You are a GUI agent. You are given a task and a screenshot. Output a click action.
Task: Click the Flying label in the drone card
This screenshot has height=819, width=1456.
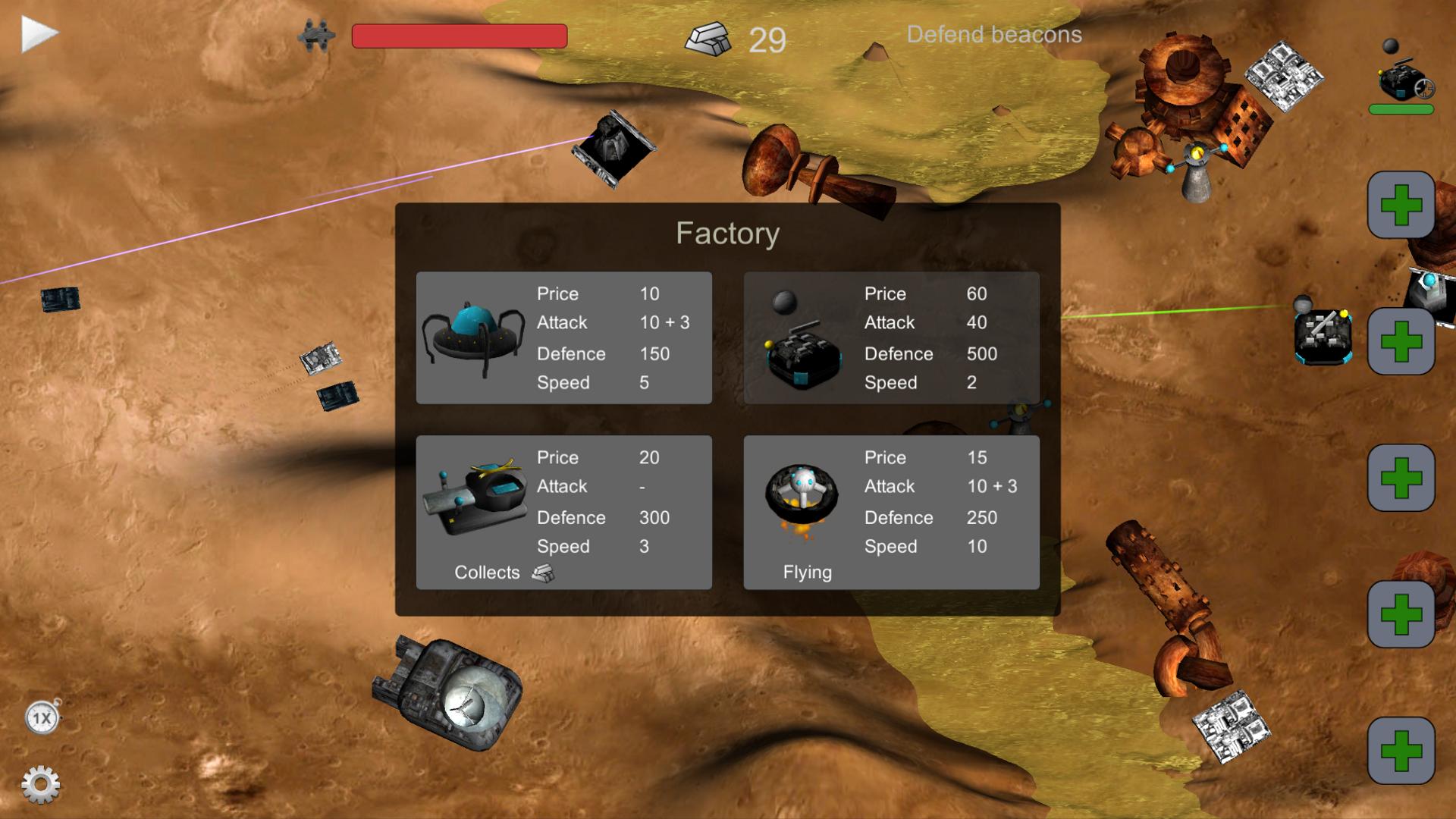tap(808, 573)
